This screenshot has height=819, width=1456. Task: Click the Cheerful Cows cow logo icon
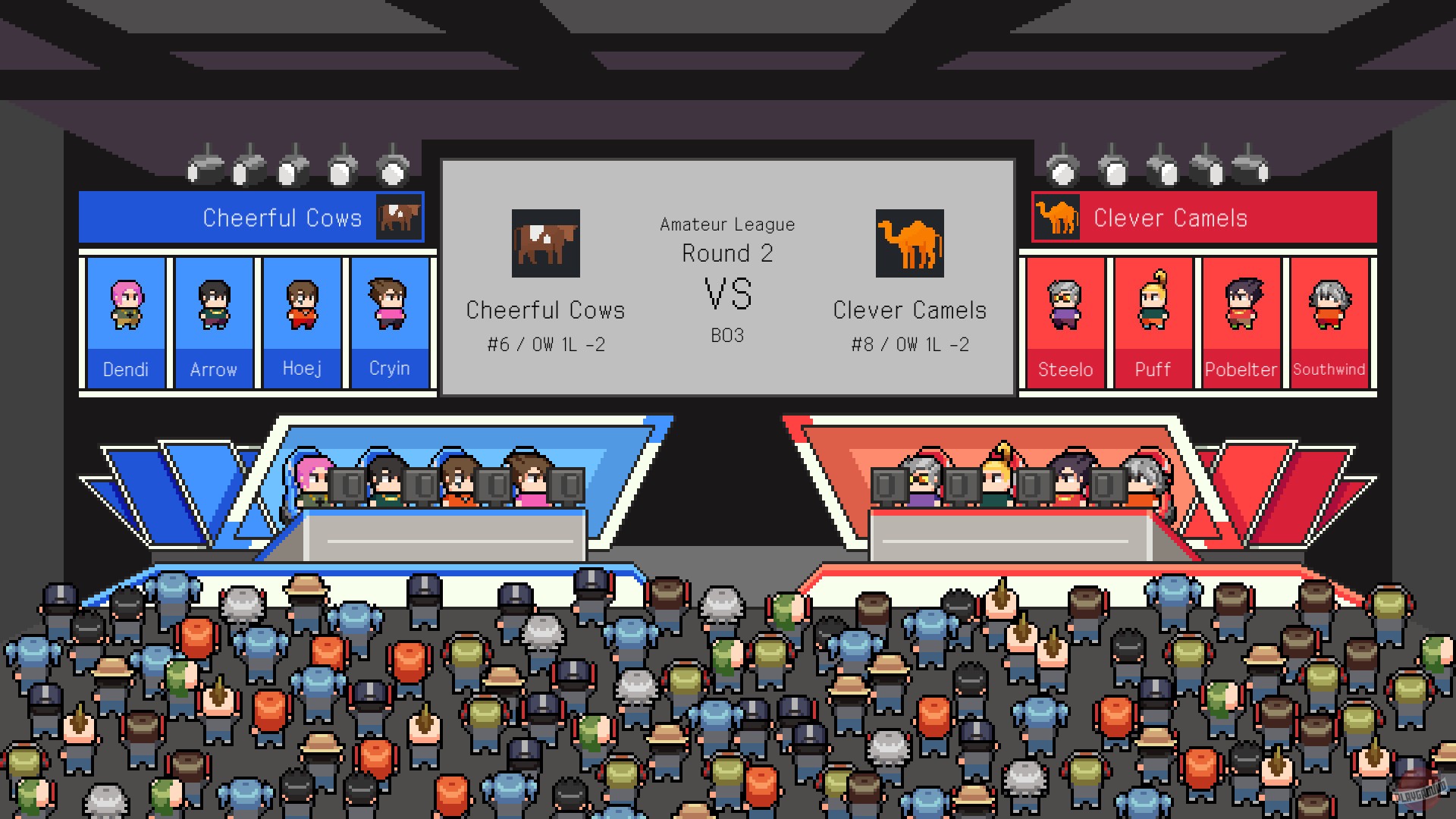click(544, 243)
